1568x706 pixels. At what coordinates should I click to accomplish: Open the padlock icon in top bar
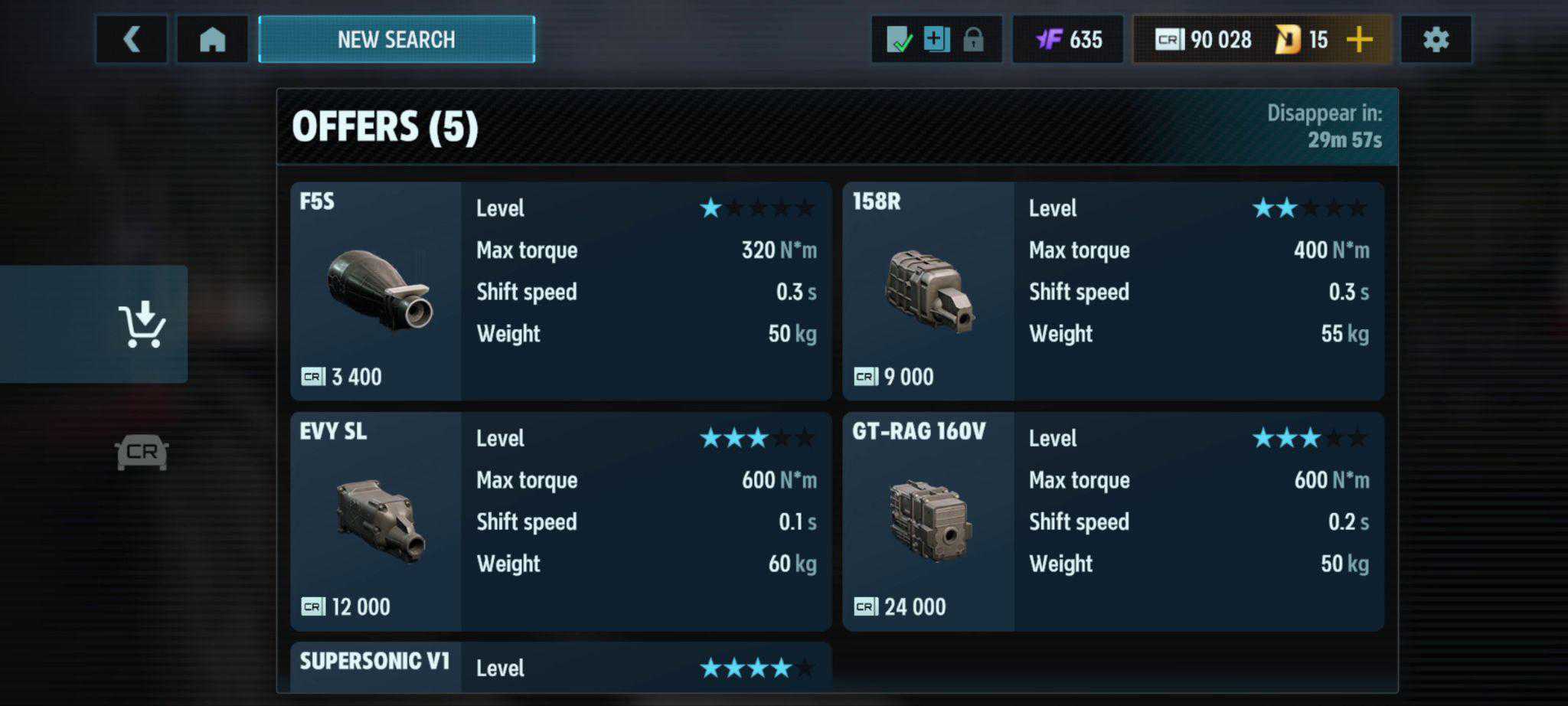[973, 39]
